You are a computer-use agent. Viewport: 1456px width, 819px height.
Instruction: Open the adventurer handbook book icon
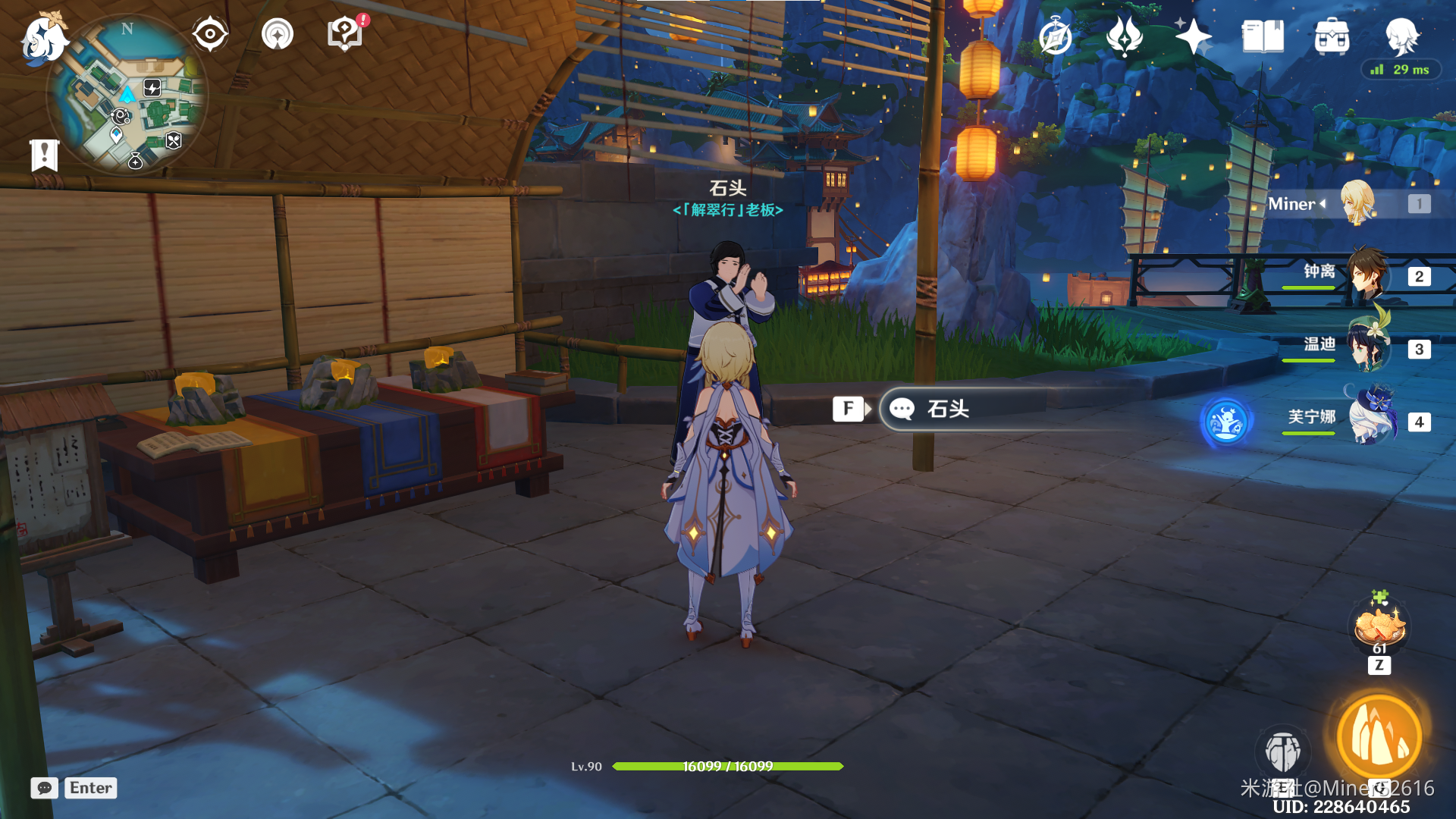click(1263, 36)
